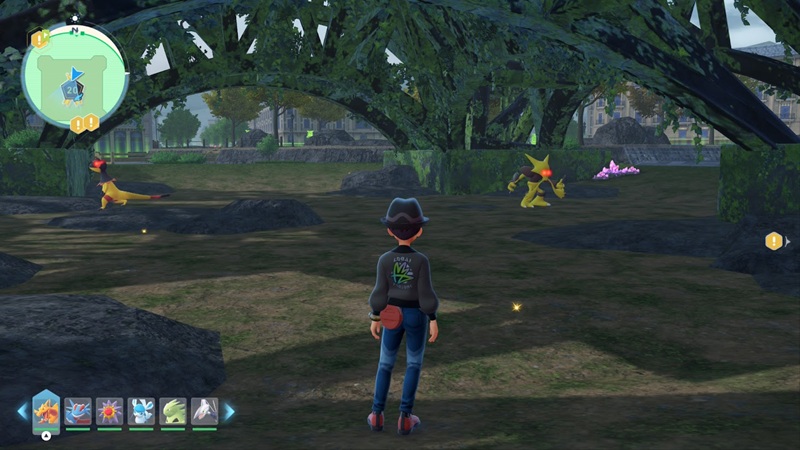Select the purple star Starmie slot
The height and width of the screenshot is (450, 800).
coord(110,411)
